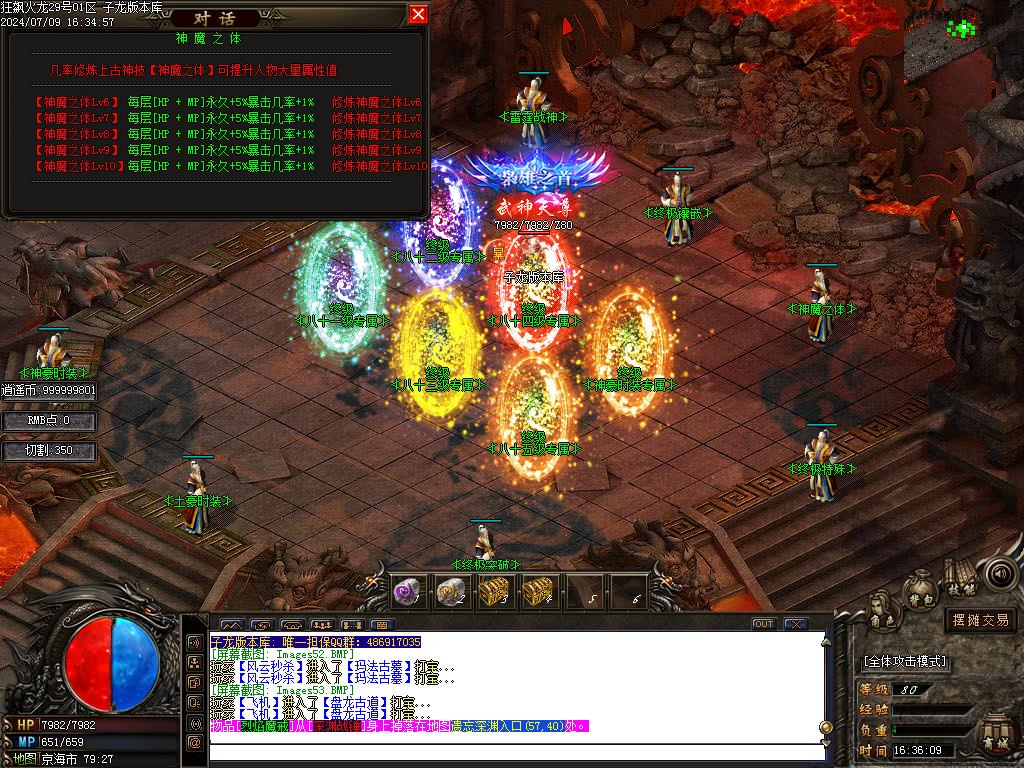This screenshot has width=1024, height=768.
Task: Switch the 全体攻击模式 attack mode
Action: [x=904, y=662]
